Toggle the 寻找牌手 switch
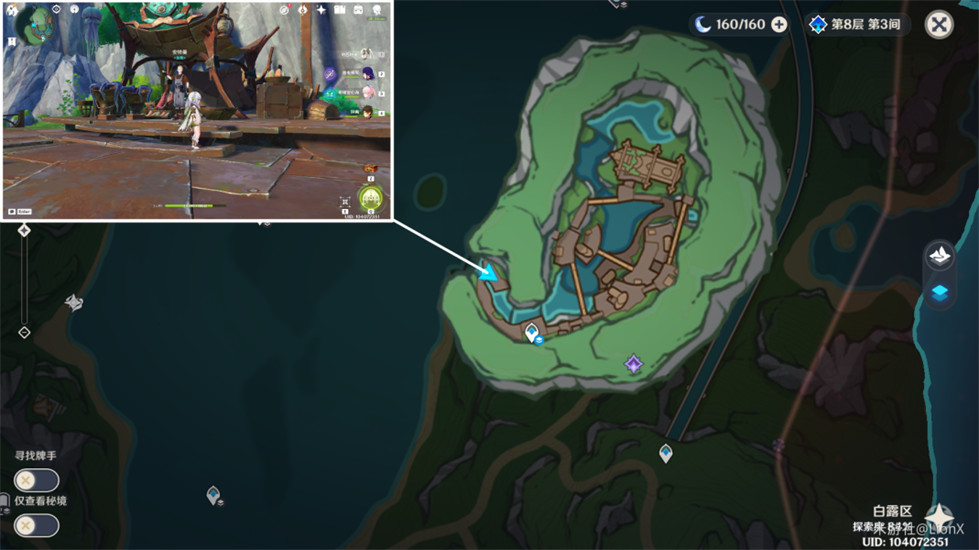The height and width of the screenshot is (550, 979). click(36, 480)
